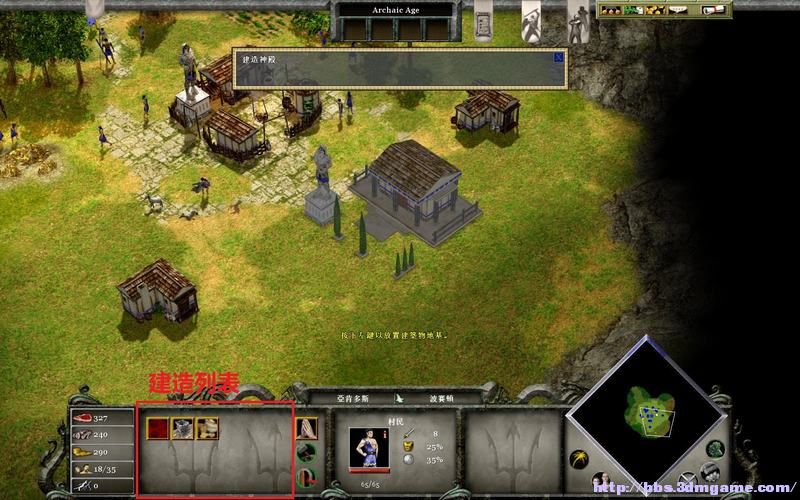Choose the grey stone building icon
800x500 pixels.
[182, 429]
